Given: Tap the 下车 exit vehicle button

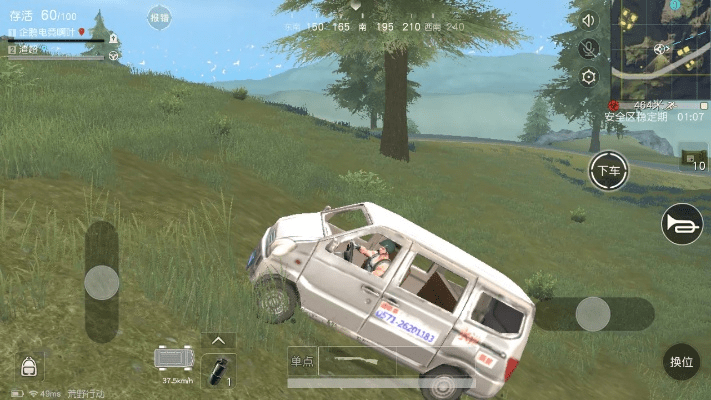Looking at the screenshot, I should click(x=607, y=171).
